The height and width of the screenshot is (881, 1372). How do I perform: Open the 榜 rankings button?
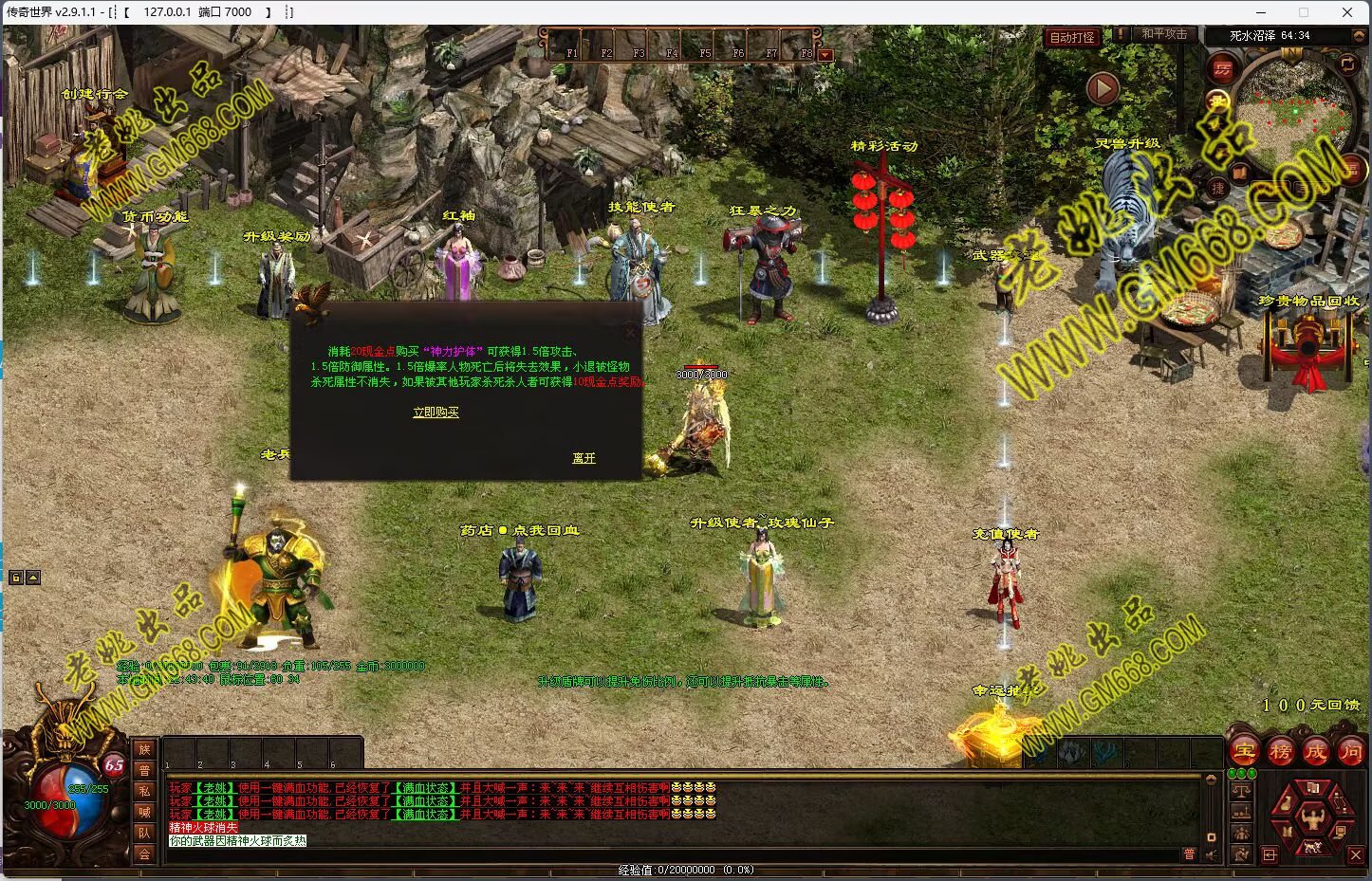pyautogui.click(x=1280, y=752)
